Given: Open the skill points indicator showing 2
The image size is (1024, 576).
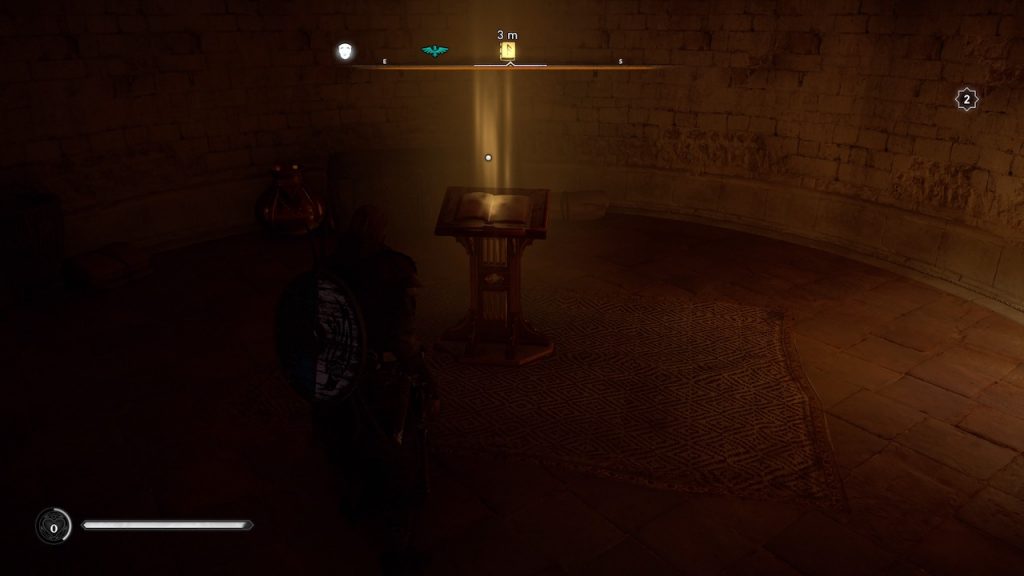Looking at the screenshot, I should (x=966, y=99).
